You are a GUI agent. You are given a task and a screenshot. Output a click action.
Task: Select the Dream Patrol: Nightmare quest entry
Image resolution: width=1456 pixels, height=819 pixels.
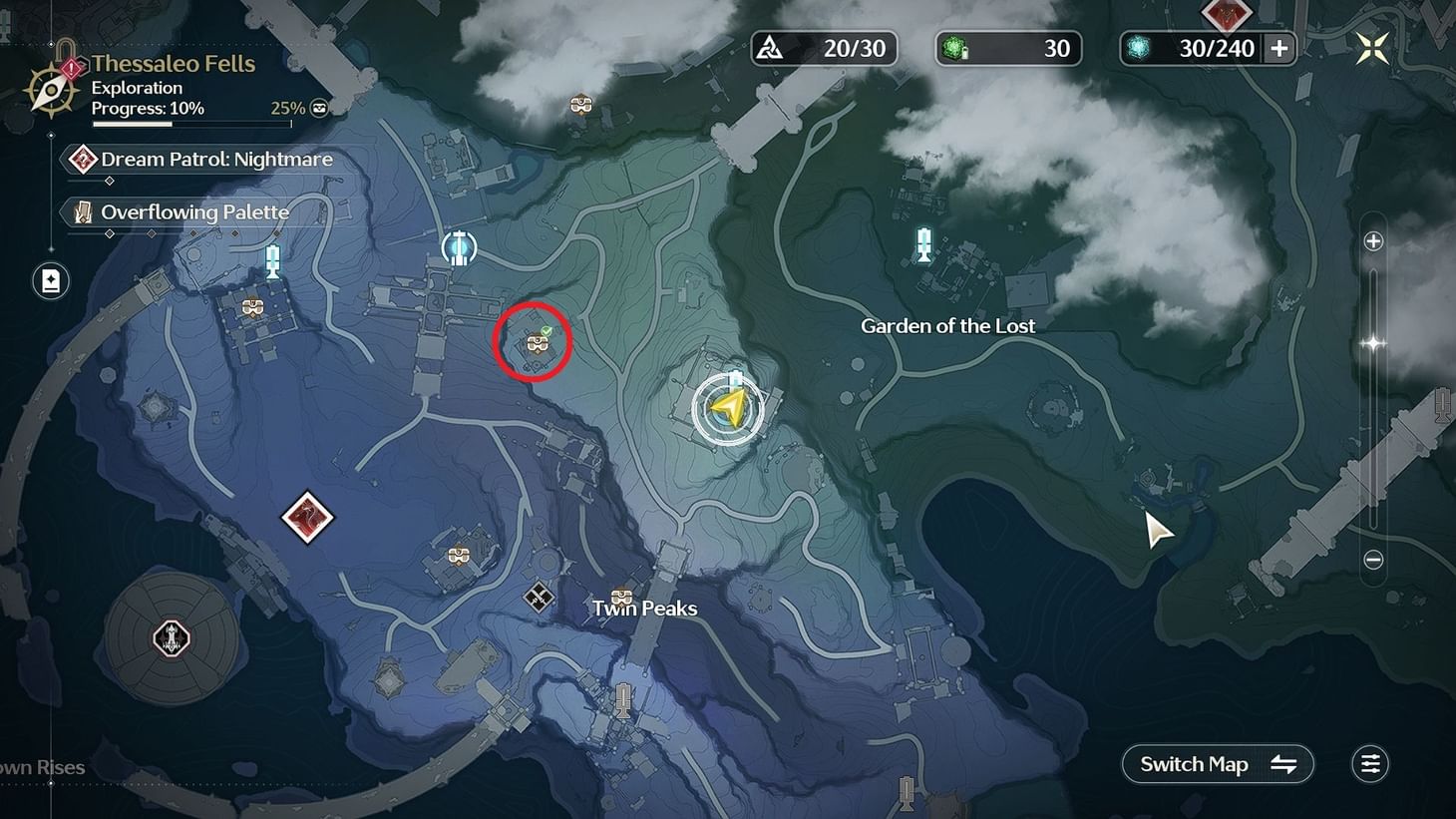(x=199, y=159)
